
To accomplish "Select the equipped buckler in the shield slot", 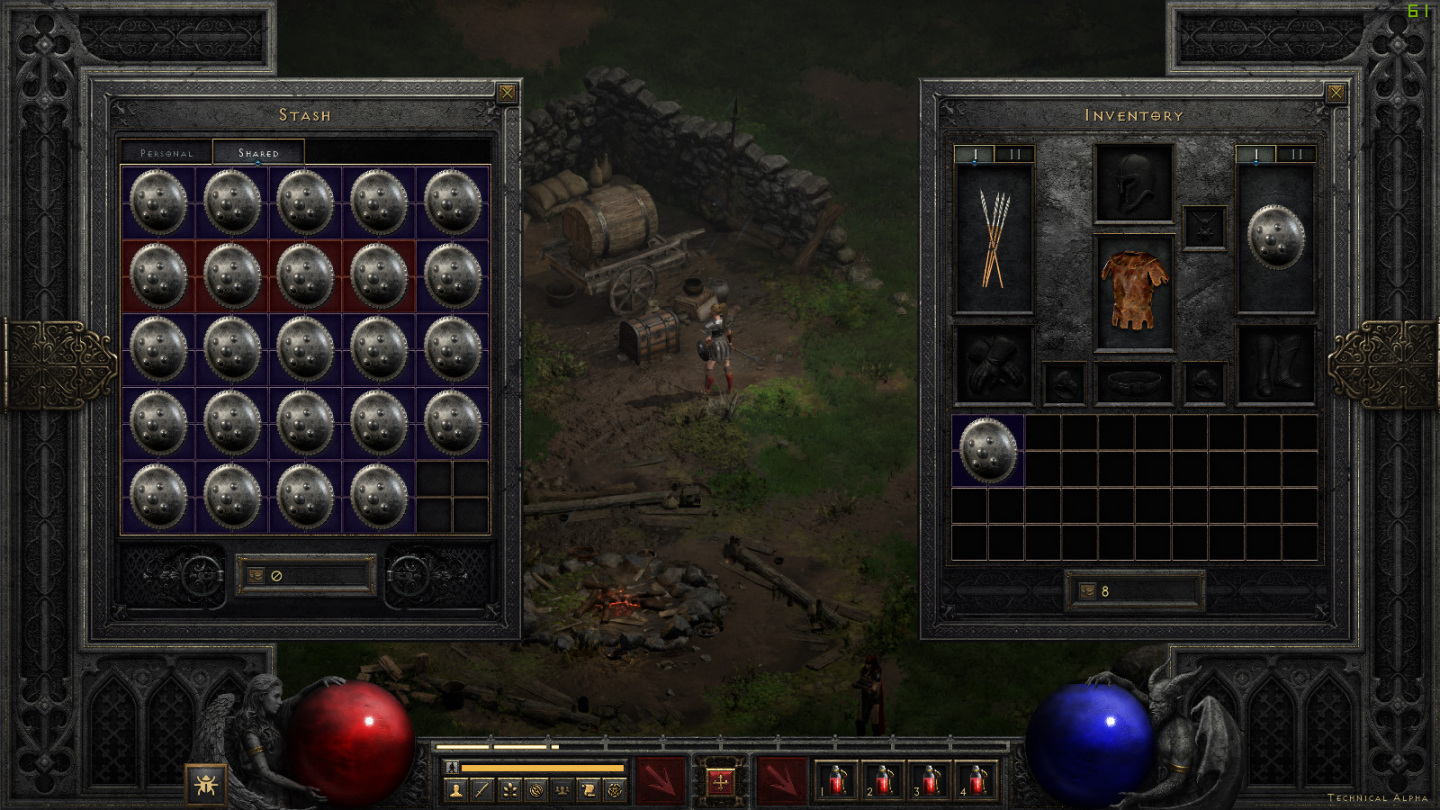I will coord(1276,238).
